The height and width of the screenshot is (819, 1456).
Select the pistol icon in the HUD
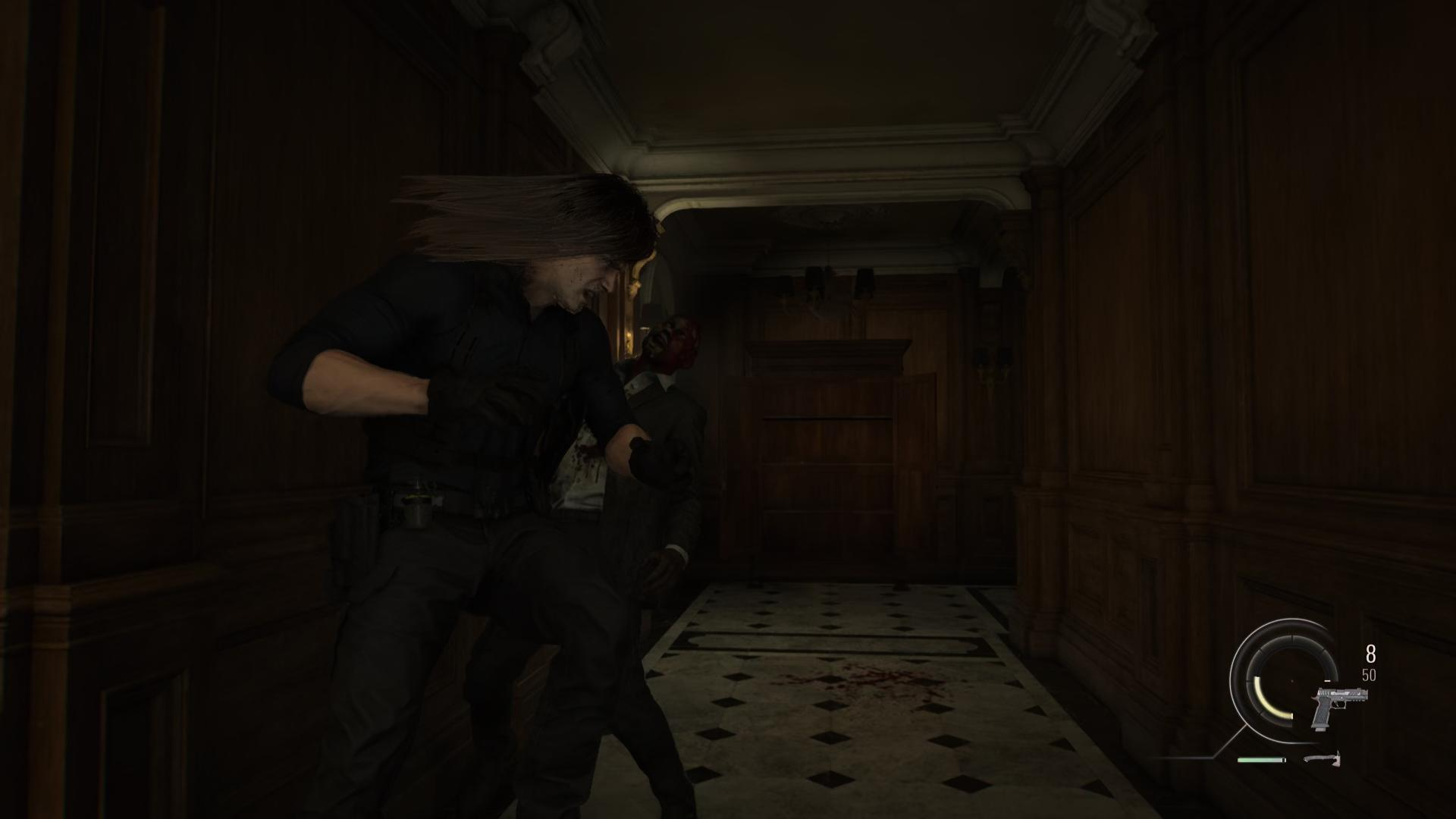(x=1338, y=707)
